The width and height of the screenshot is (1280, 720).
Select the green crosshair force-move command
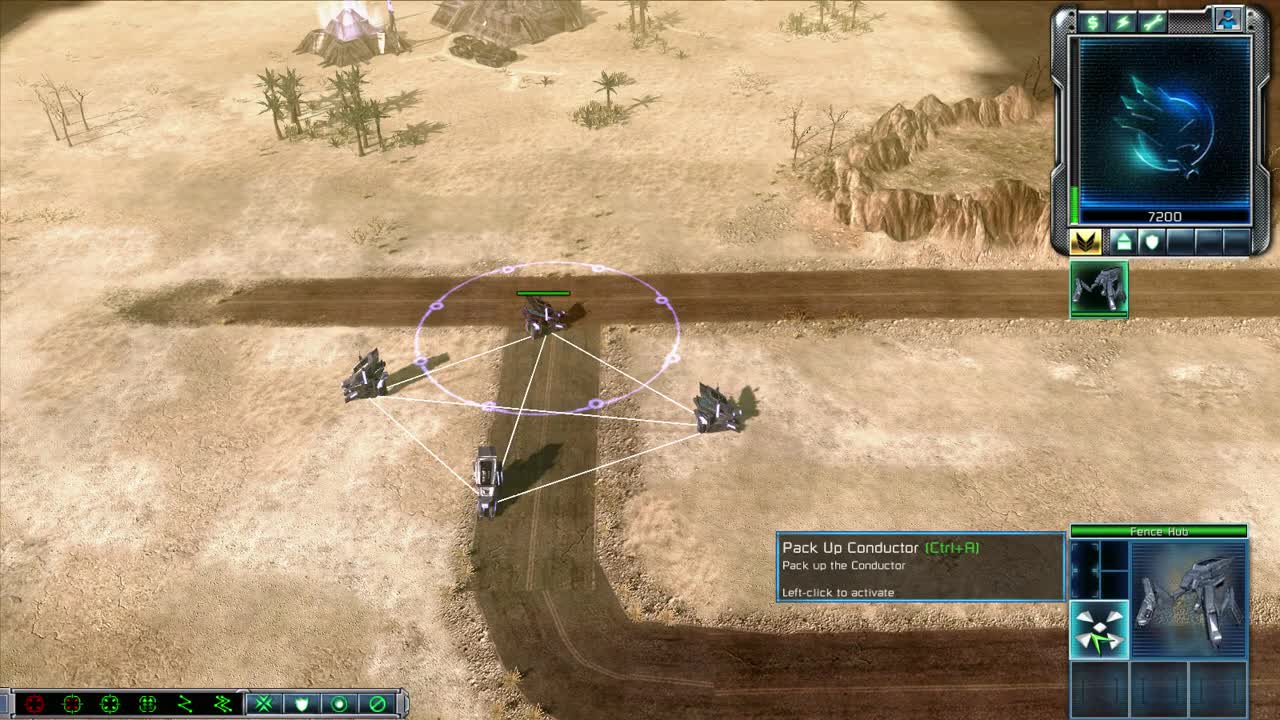(x=112, y=703)
